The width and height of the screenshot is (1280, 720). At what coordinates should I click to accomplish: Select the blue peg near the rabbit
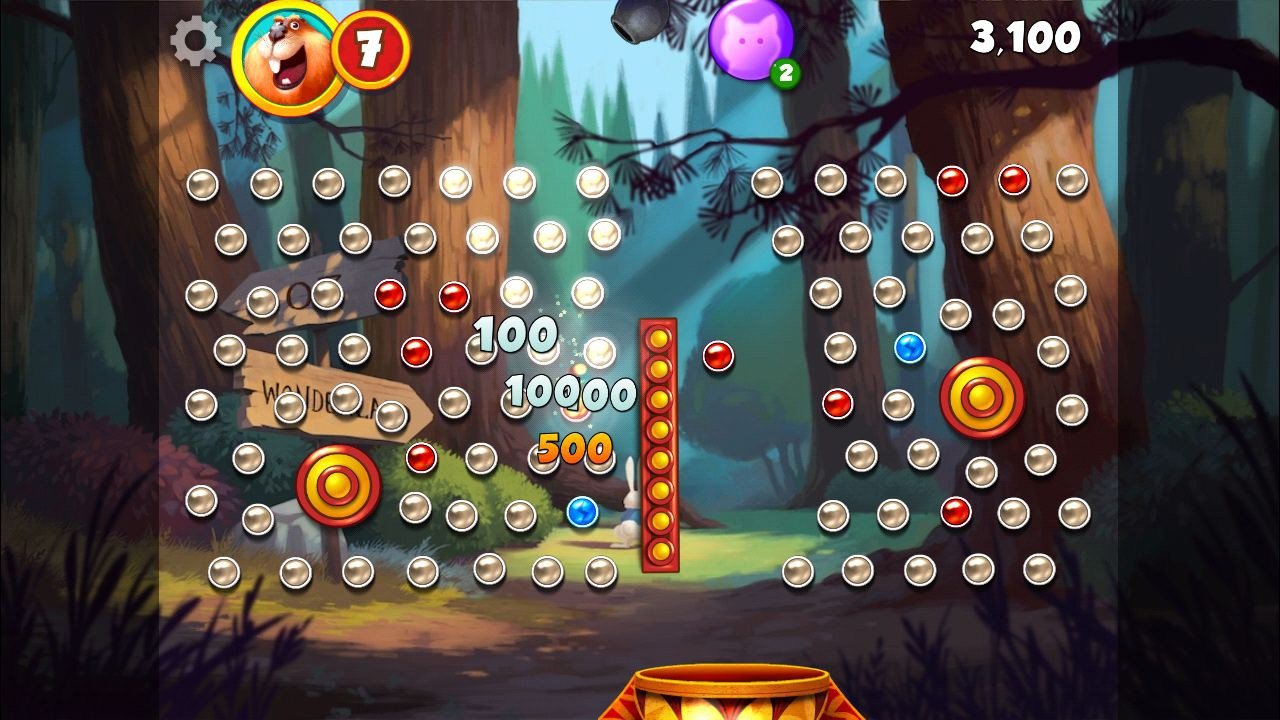click(583, 513)
